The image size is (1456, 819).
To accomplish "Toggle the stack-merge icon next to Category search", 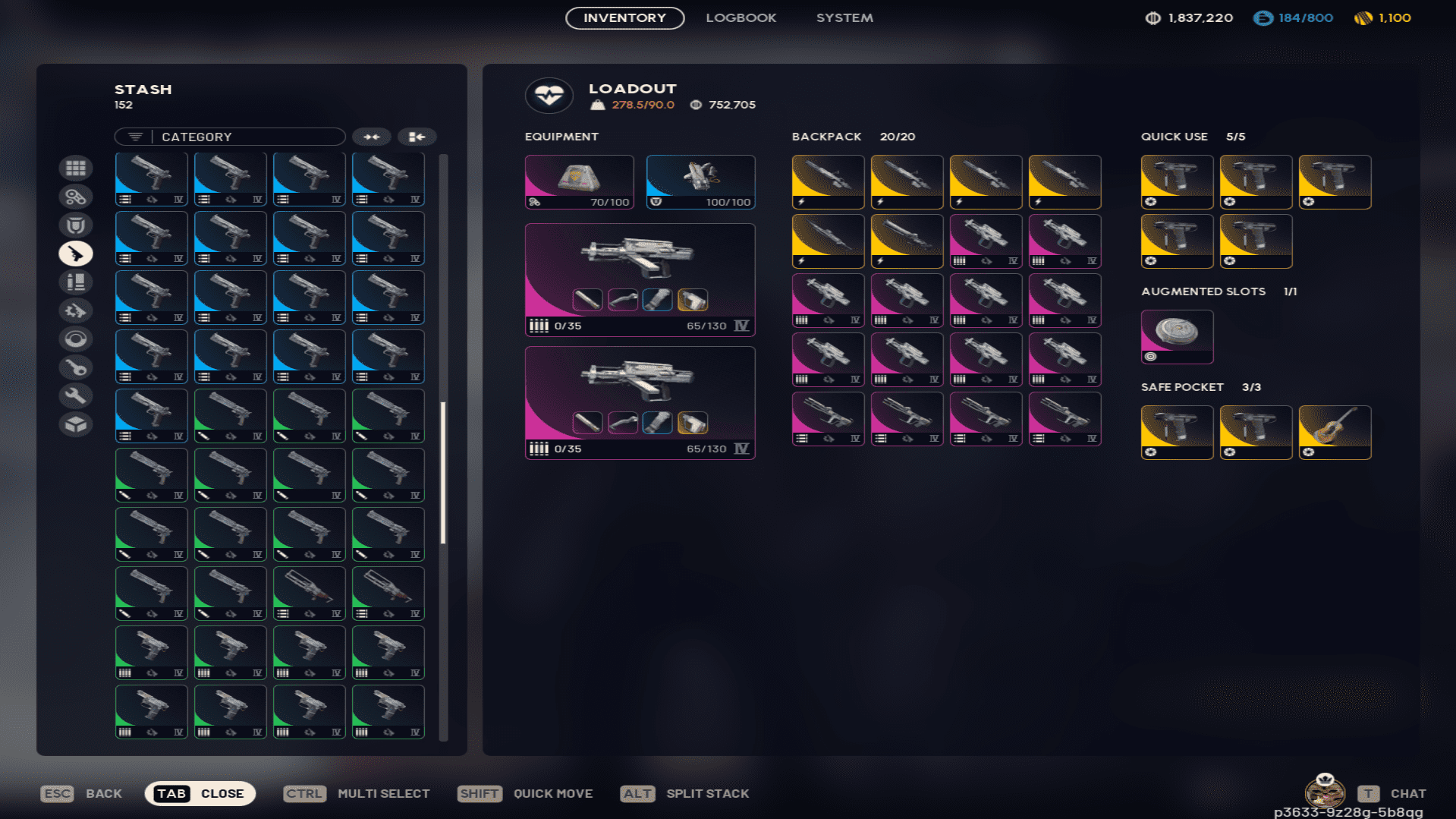I will click(416, 137).
